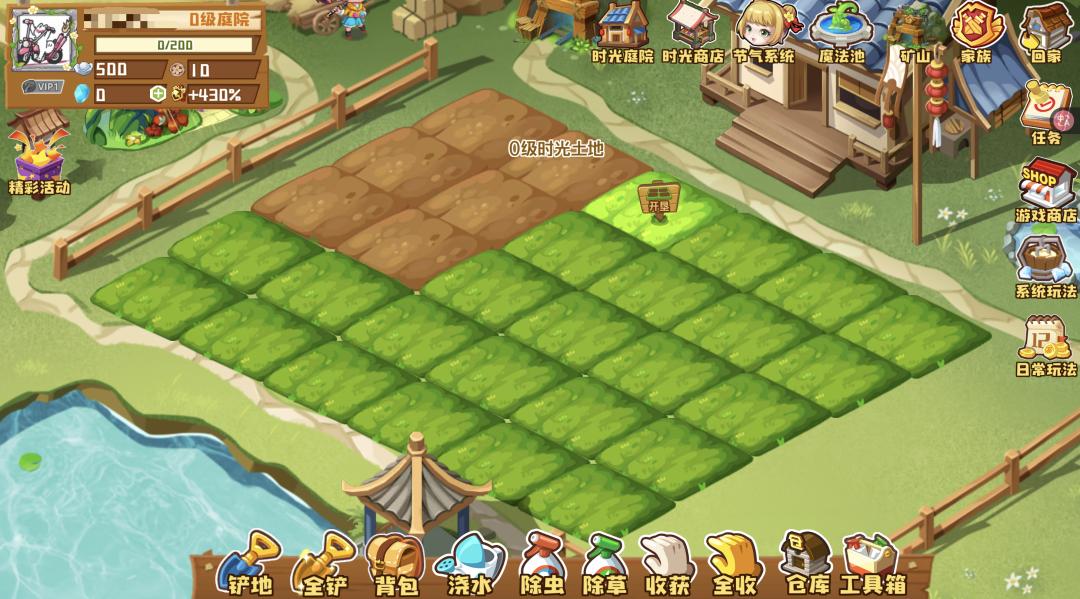
Task: Open the 任务 quest list
Action: [x=1046, y=112]
